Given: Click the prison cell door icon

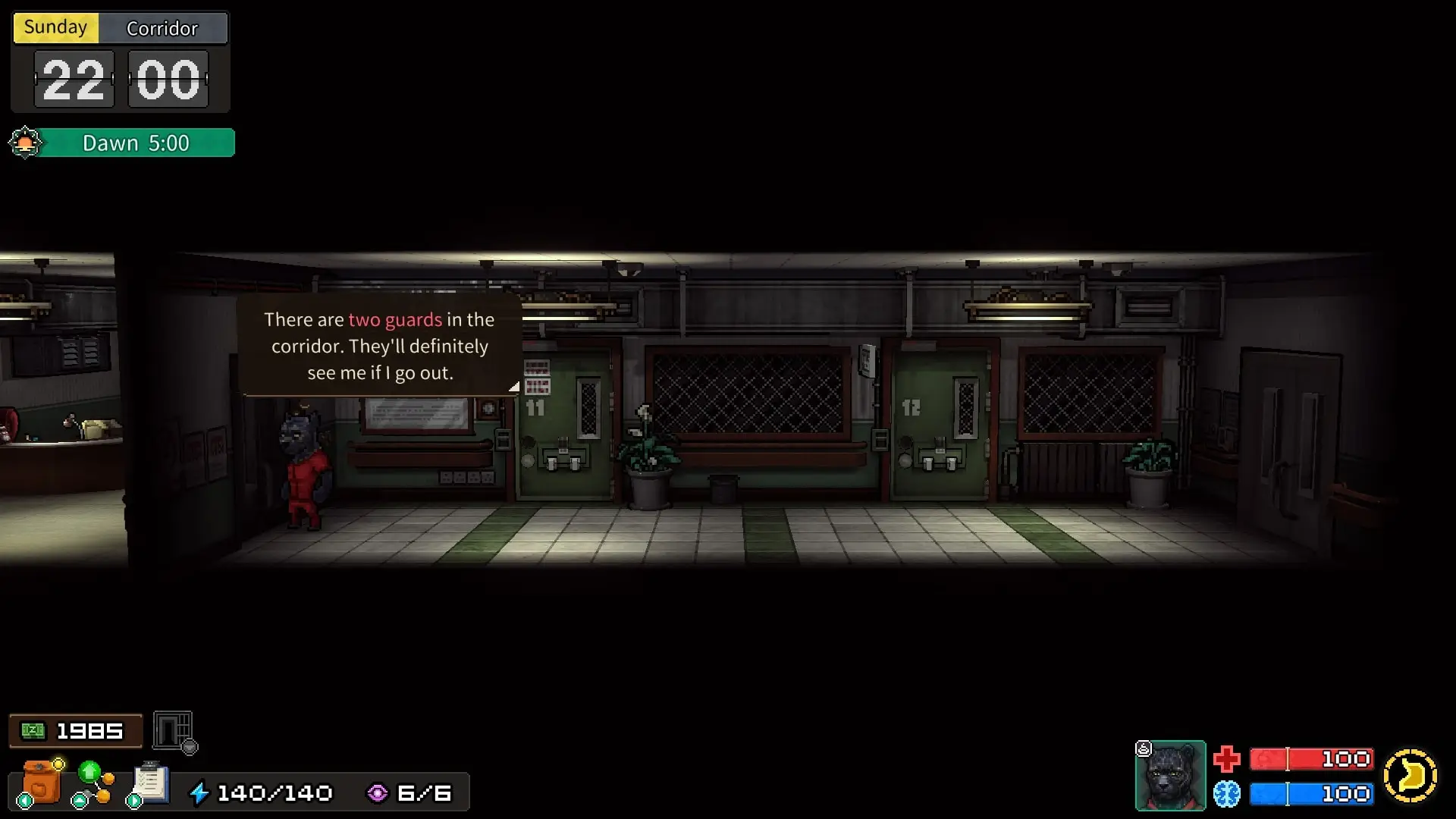Looking at the screenshot, I should coord(174,731).
